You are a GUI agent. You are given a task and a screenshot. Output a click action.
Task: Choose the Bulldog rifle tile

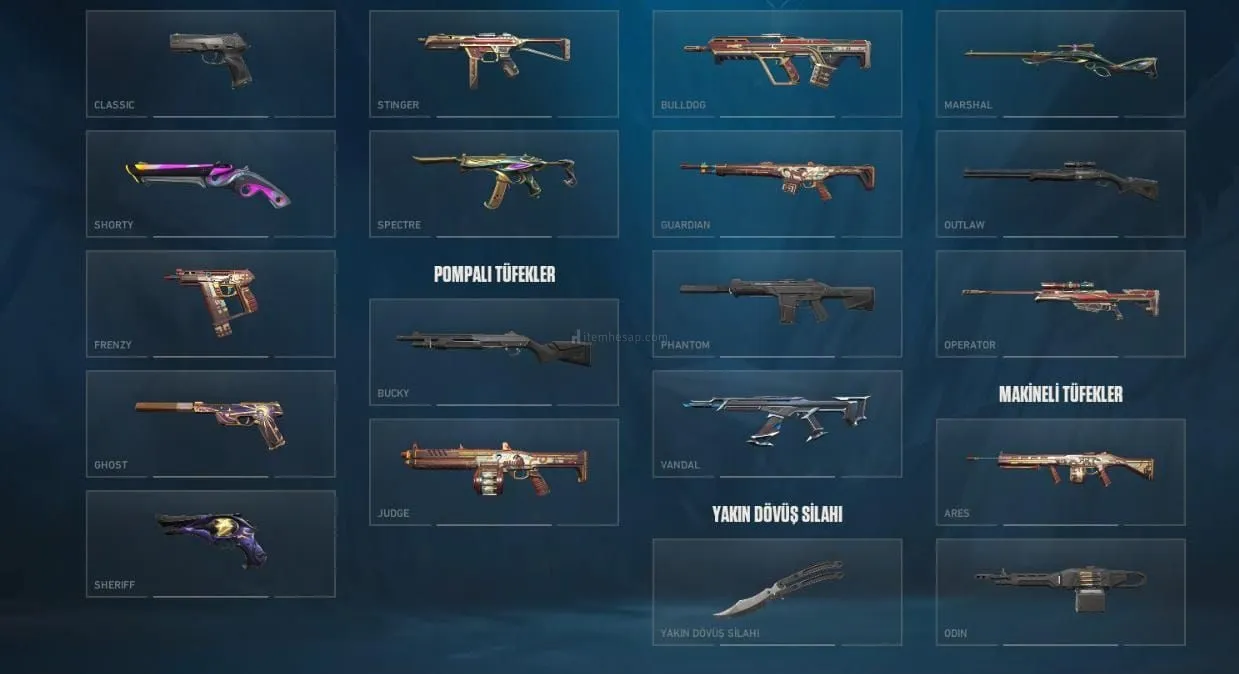[x=777, y=63]
